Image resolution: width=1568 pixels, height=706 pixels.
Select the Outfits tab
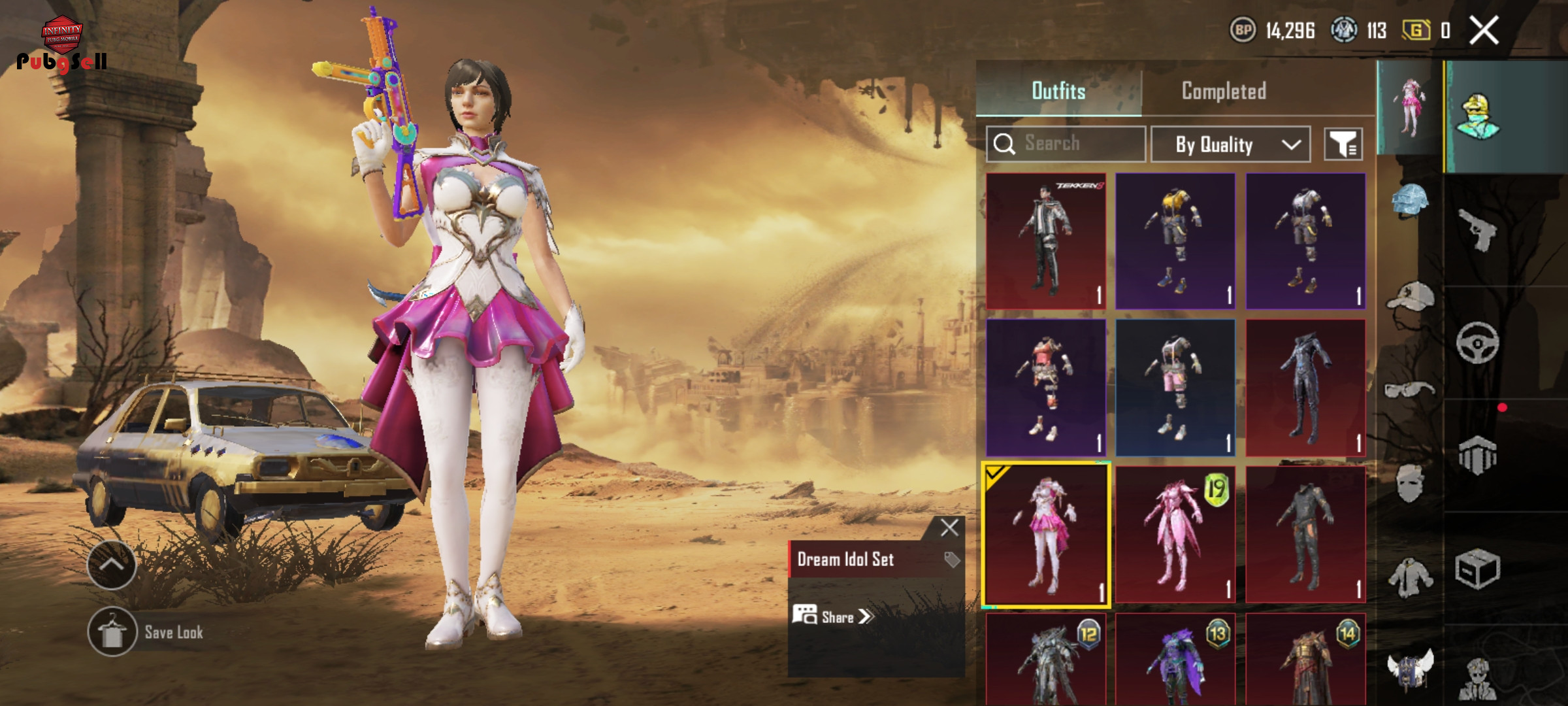tap(1058, 91)
